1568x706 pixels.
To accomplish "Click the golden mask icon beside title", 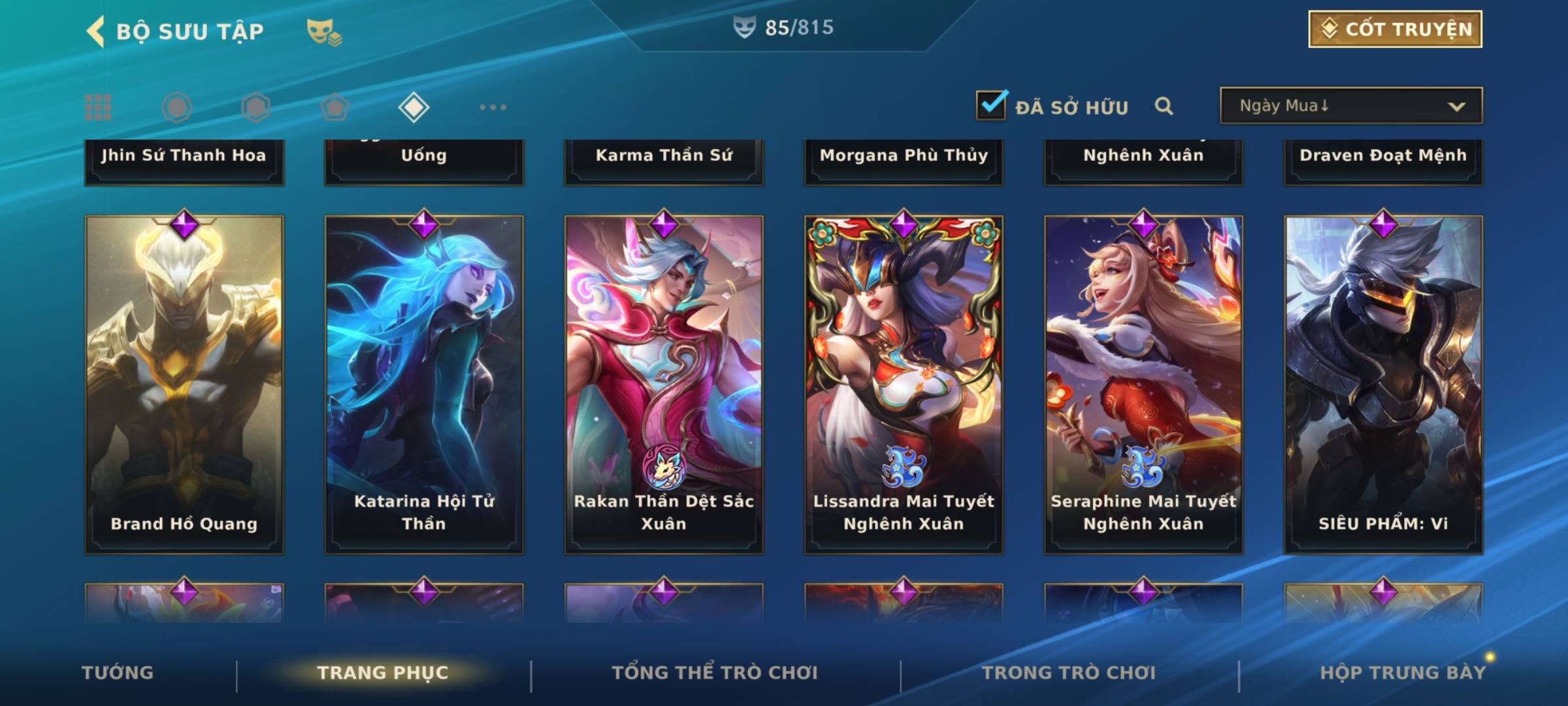I will point(323,31).
